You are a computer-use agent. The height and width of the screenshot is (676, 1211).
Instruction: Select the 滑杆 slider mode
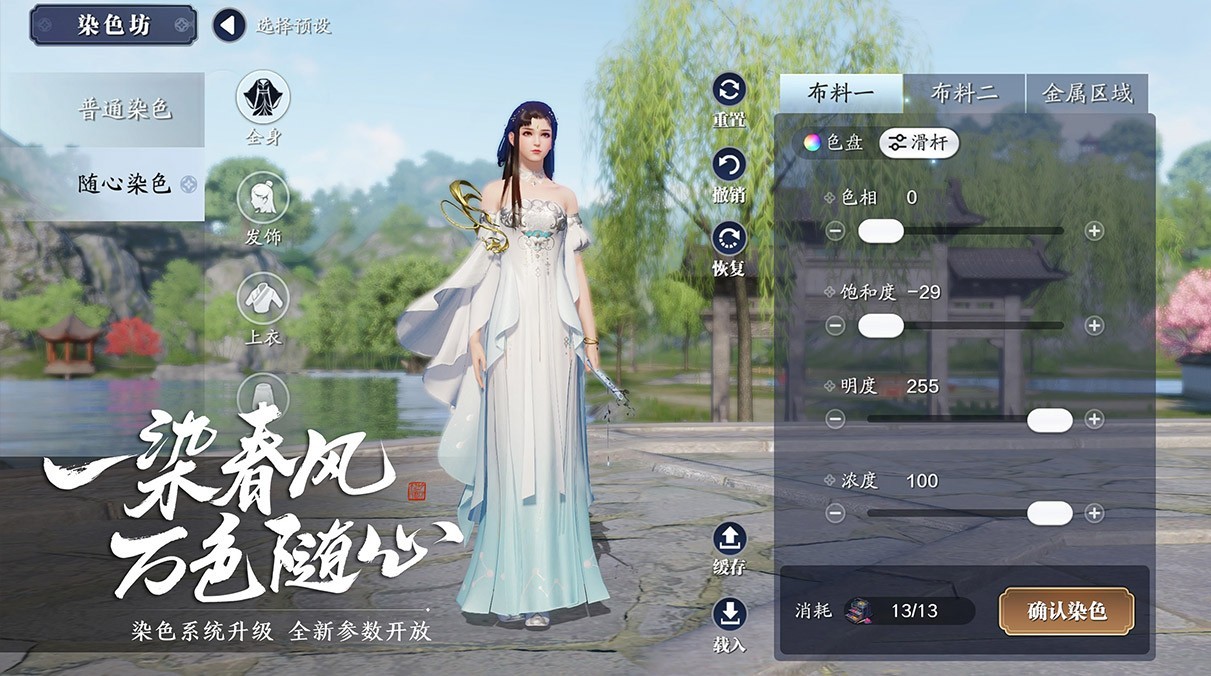click(x=919, y=143)
